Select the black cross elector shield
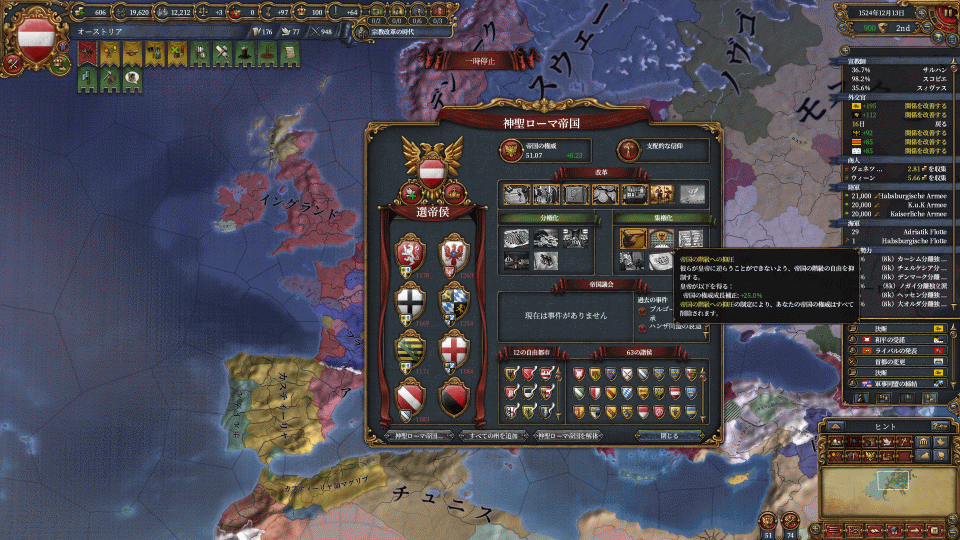 coord(412,302)
